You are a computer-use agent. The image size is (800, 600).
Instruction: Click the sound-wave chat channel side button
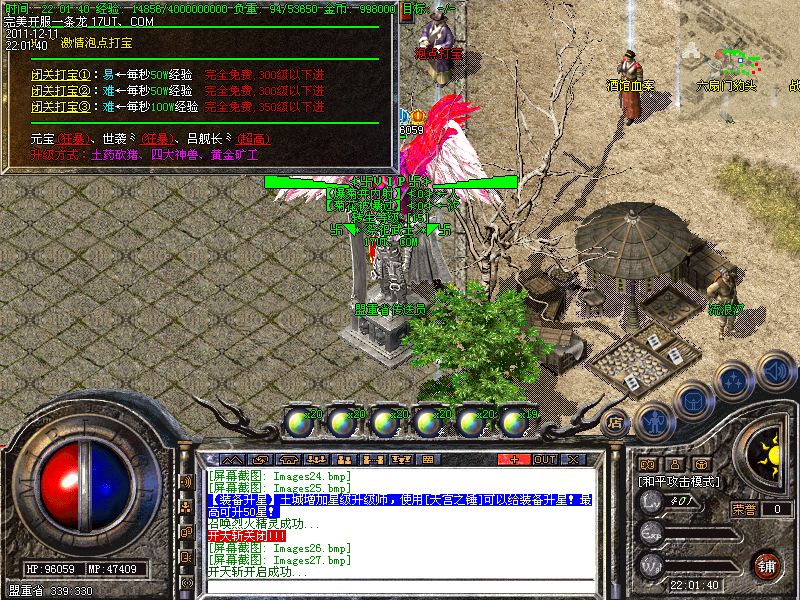click(x=186, y=481)
